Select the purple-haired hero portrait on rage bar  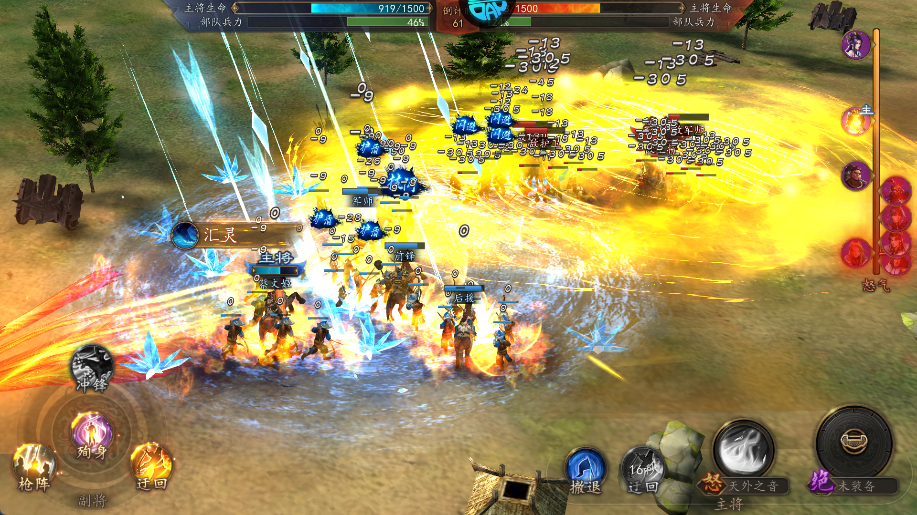click(x=855, y=45)
